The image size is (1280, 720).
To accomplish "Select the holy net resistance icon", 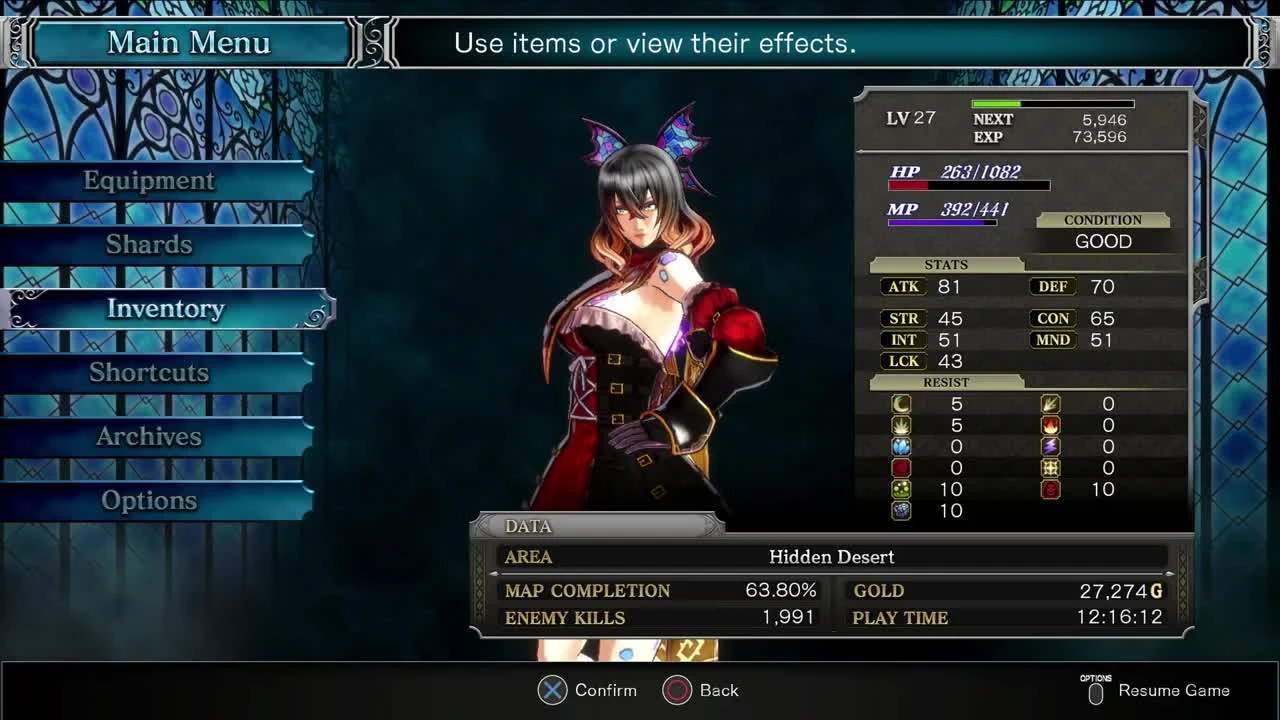I will coord(1049,468).
